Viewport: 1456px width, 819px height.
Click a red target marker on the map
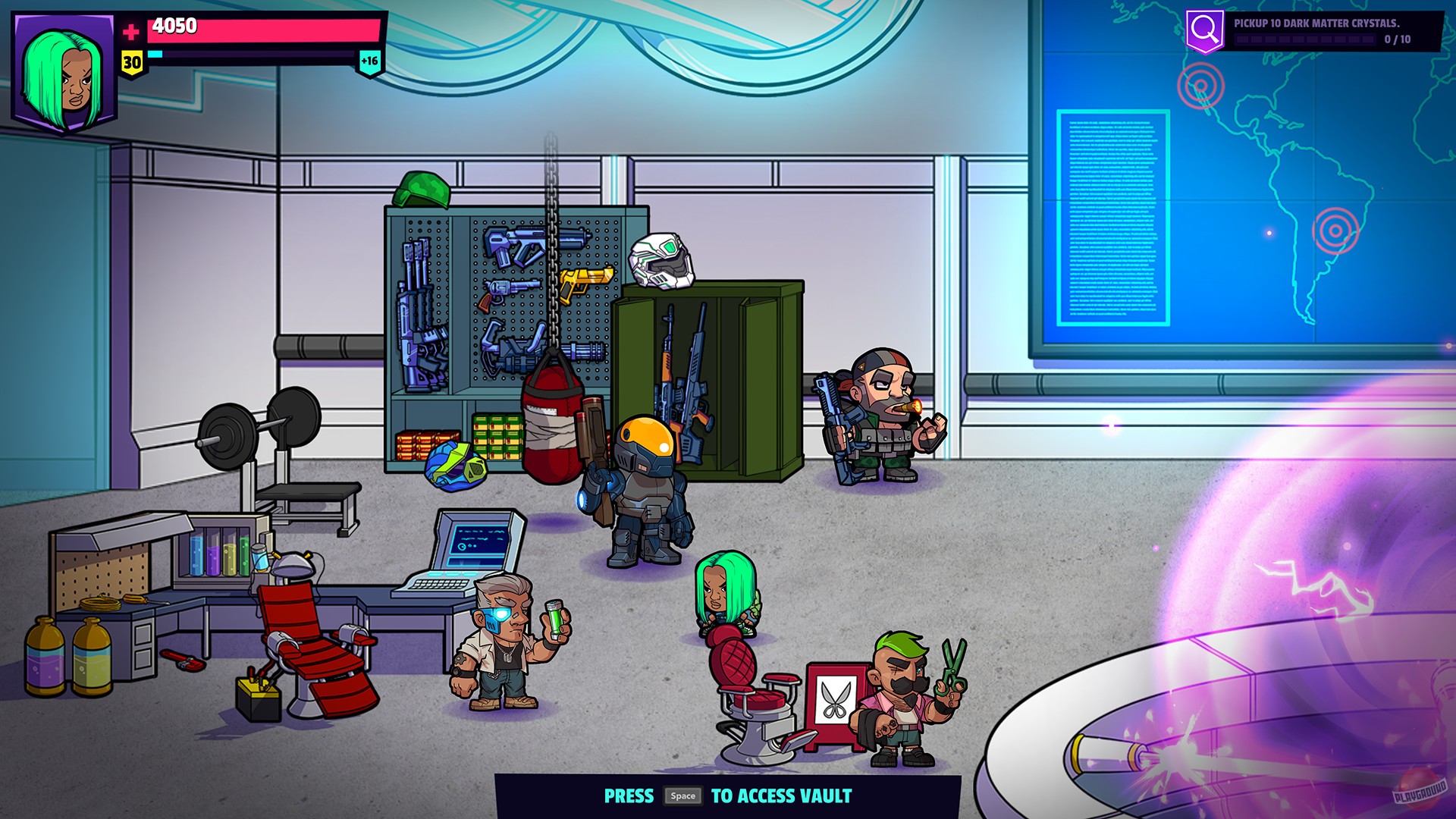1200,83
